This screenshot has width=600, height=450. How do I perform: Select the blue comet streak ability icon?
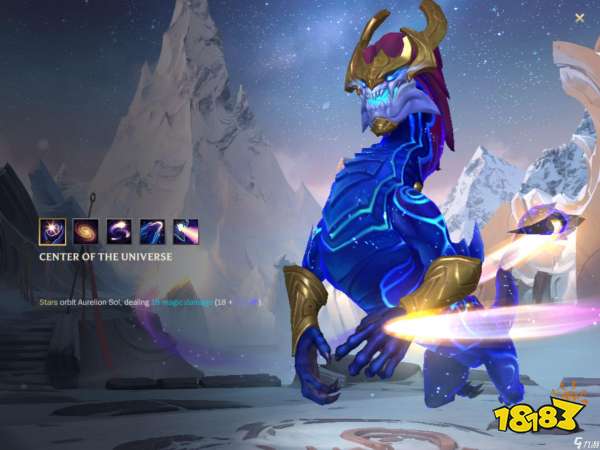point(152,232)
